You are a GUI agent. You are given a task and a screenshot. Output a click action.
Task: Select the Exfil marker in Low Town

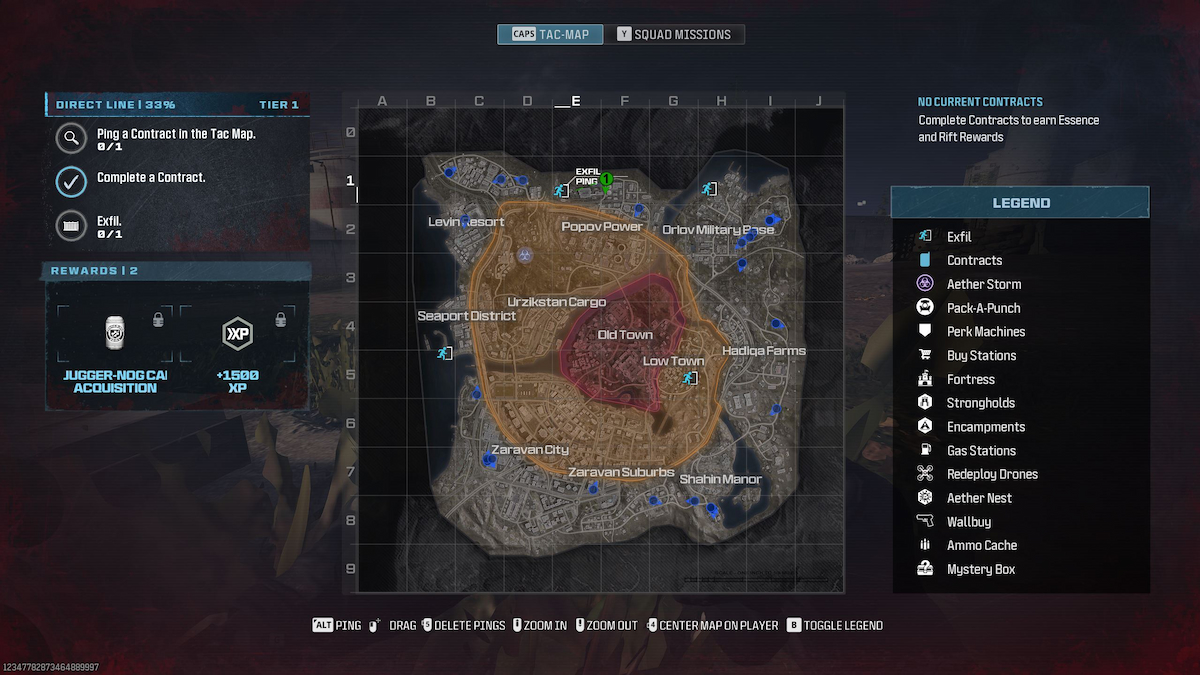pos(690,378)
